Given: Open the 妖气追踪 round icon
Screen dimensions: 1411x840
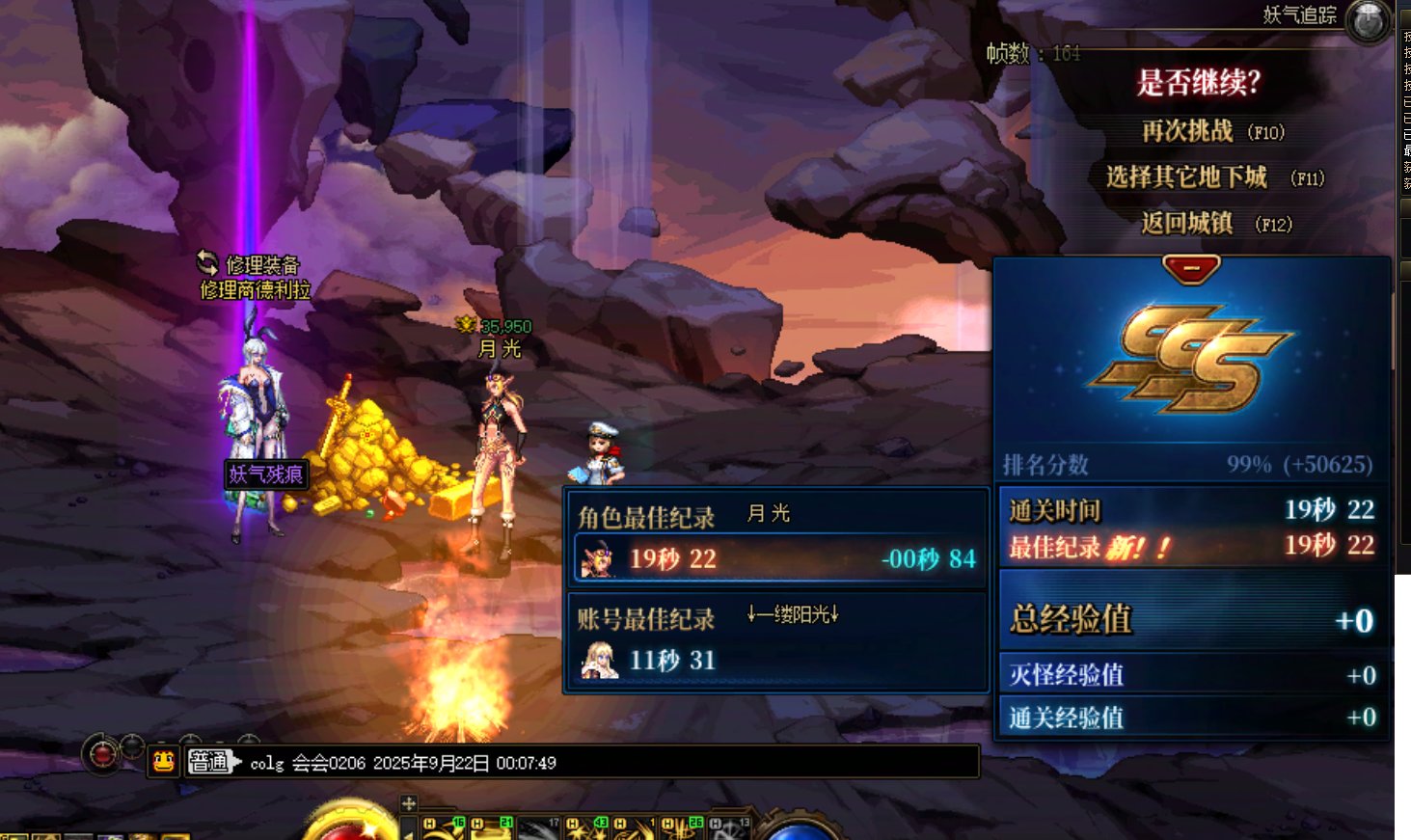Looking at the screenshot, I should coord(1369,20).
